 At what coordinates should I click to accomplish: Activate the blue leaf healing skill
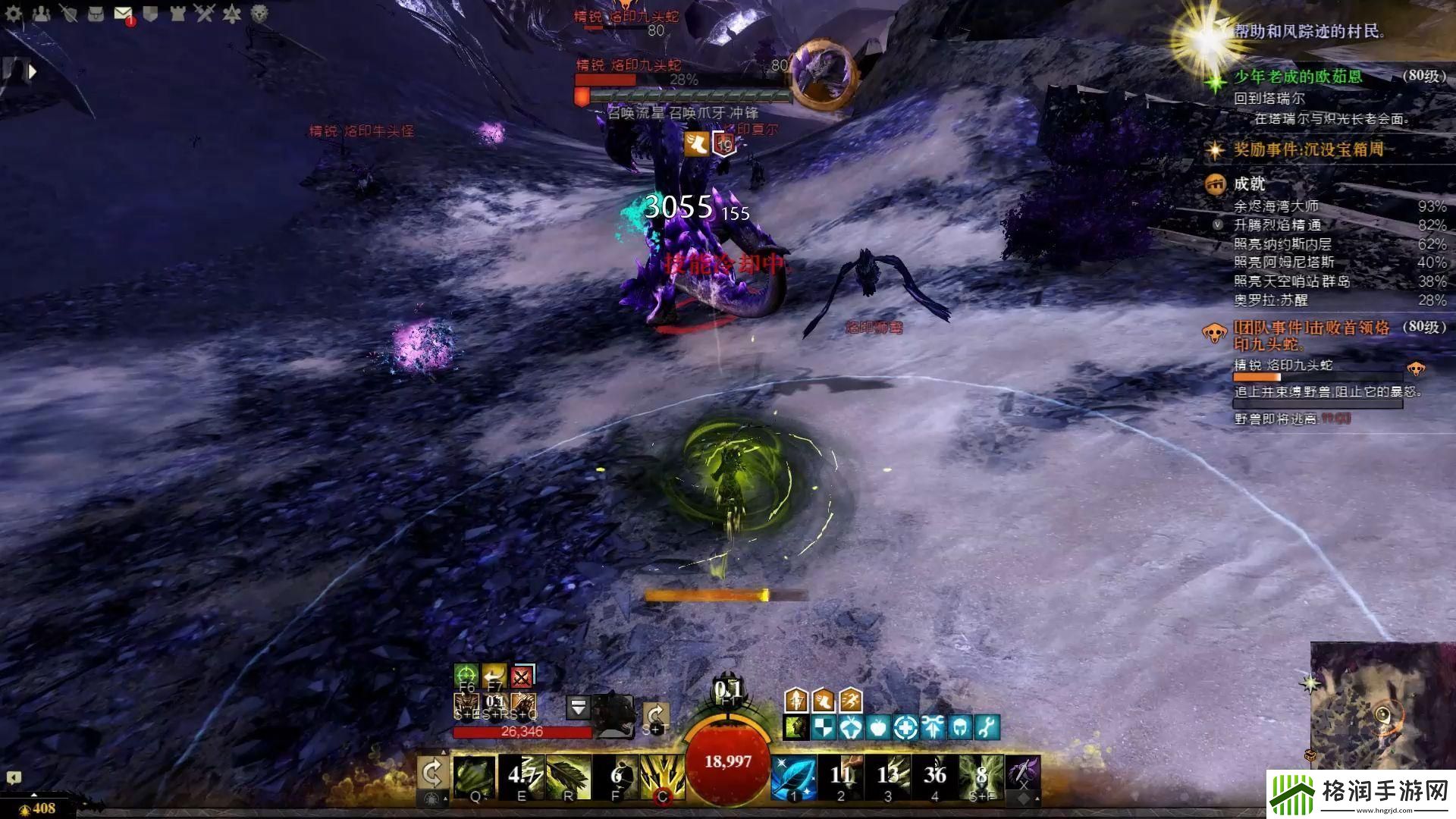point(793,777)
